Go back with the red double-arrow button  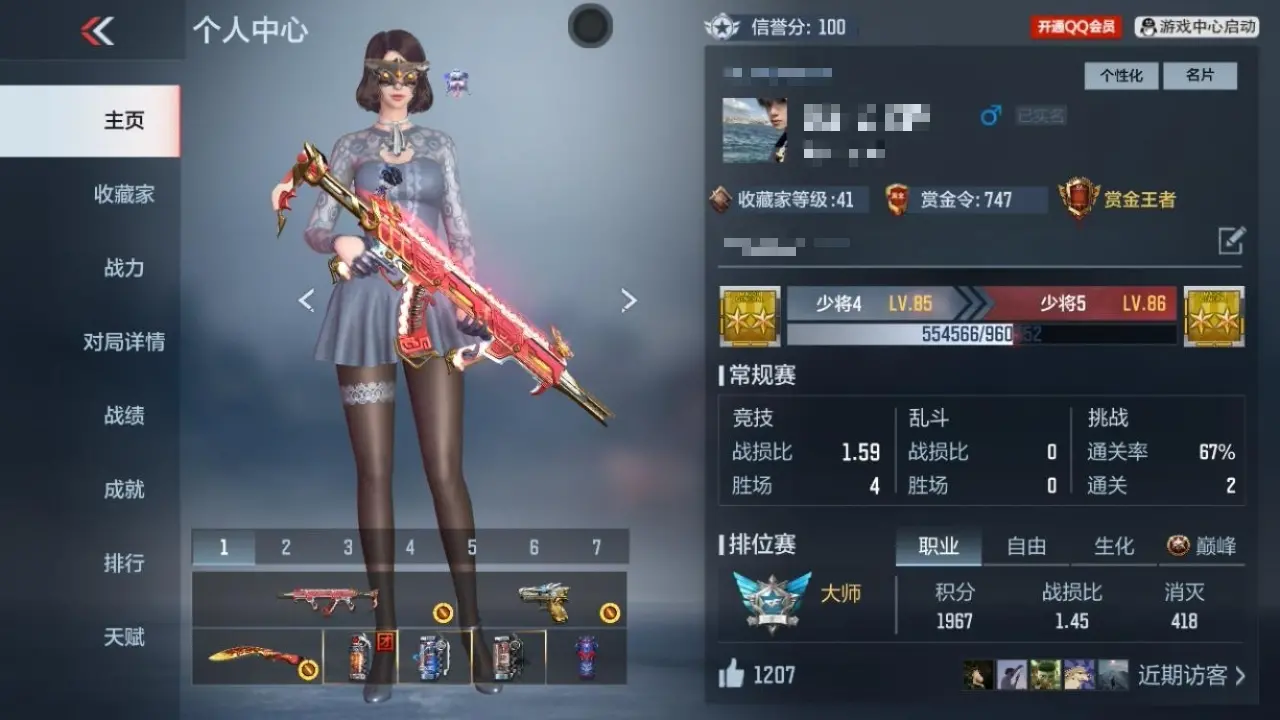[97, 31]
